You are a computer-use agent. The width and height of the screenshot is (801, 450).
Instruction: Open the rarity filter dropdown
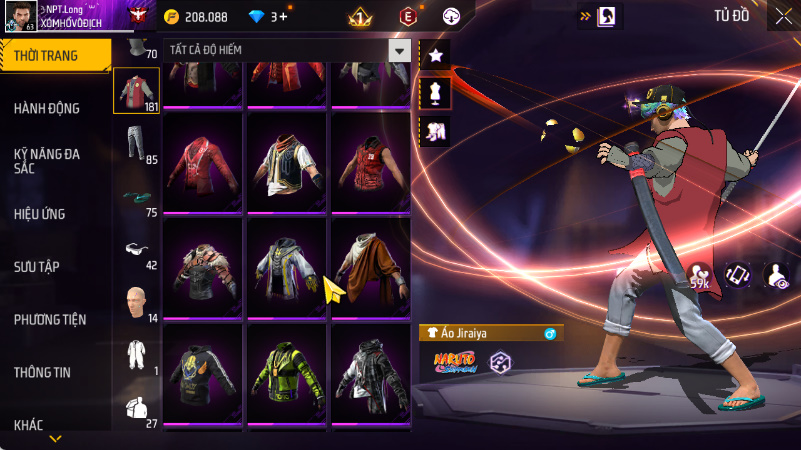coord(400,51)
